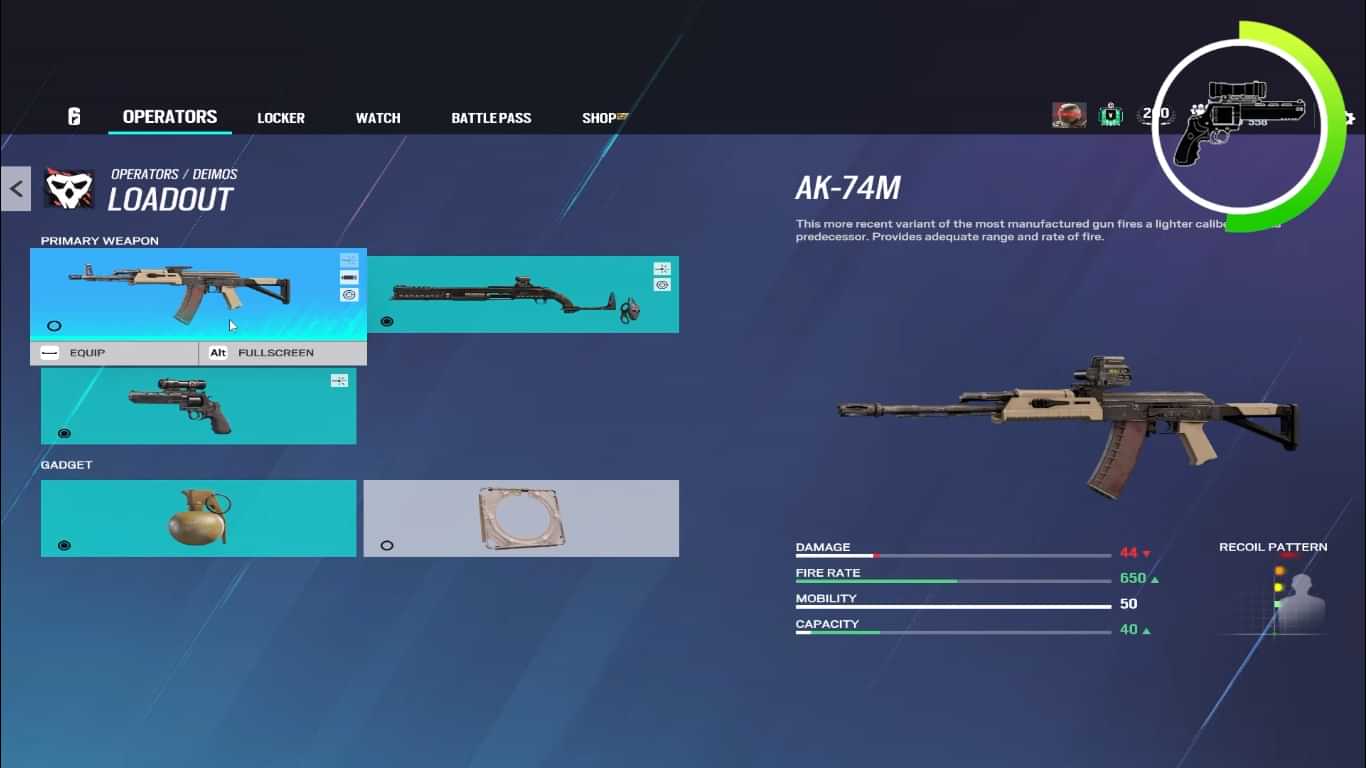Click the Rainbow Six logo home icon
This screenshot has height=768, width=1366.
74,117
